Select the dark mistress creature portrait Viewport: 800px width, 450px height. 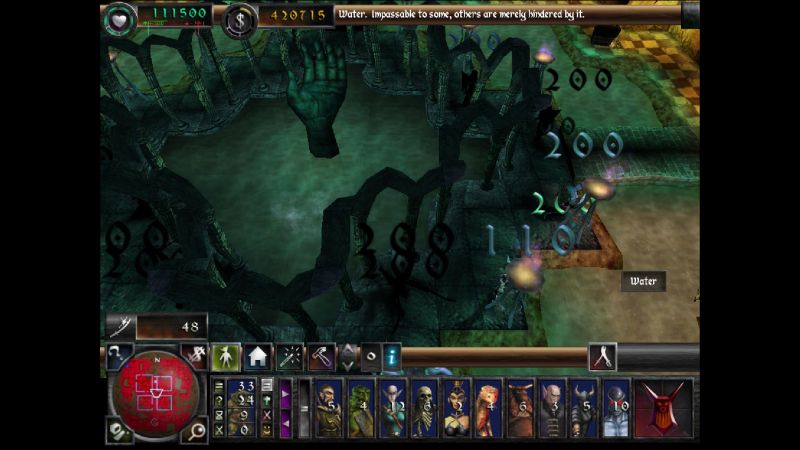456,408
